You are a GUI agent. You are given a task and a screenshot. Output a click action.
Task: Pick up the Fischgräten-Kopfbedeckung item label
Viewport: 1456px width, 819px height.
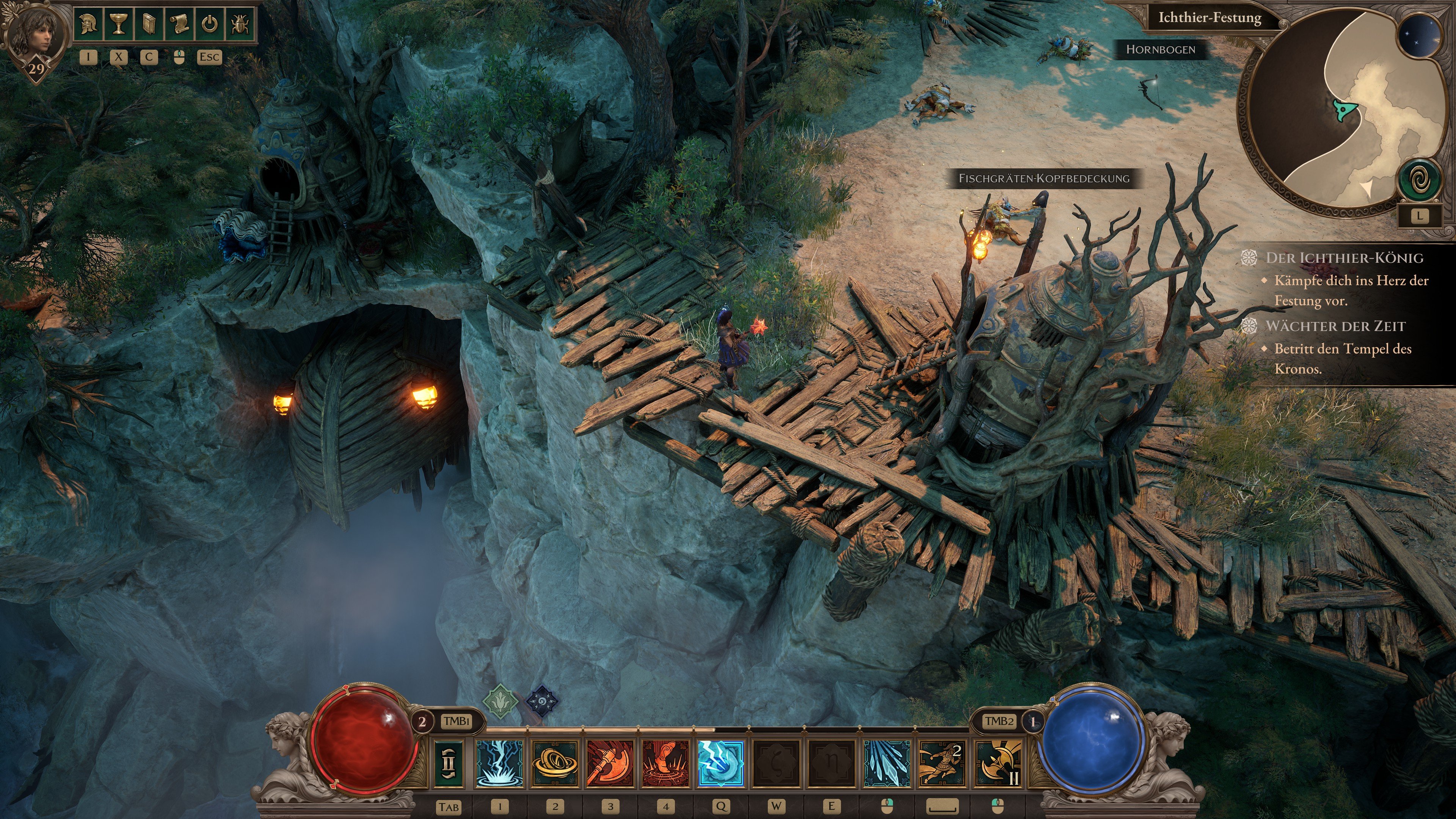point(1043,179)
